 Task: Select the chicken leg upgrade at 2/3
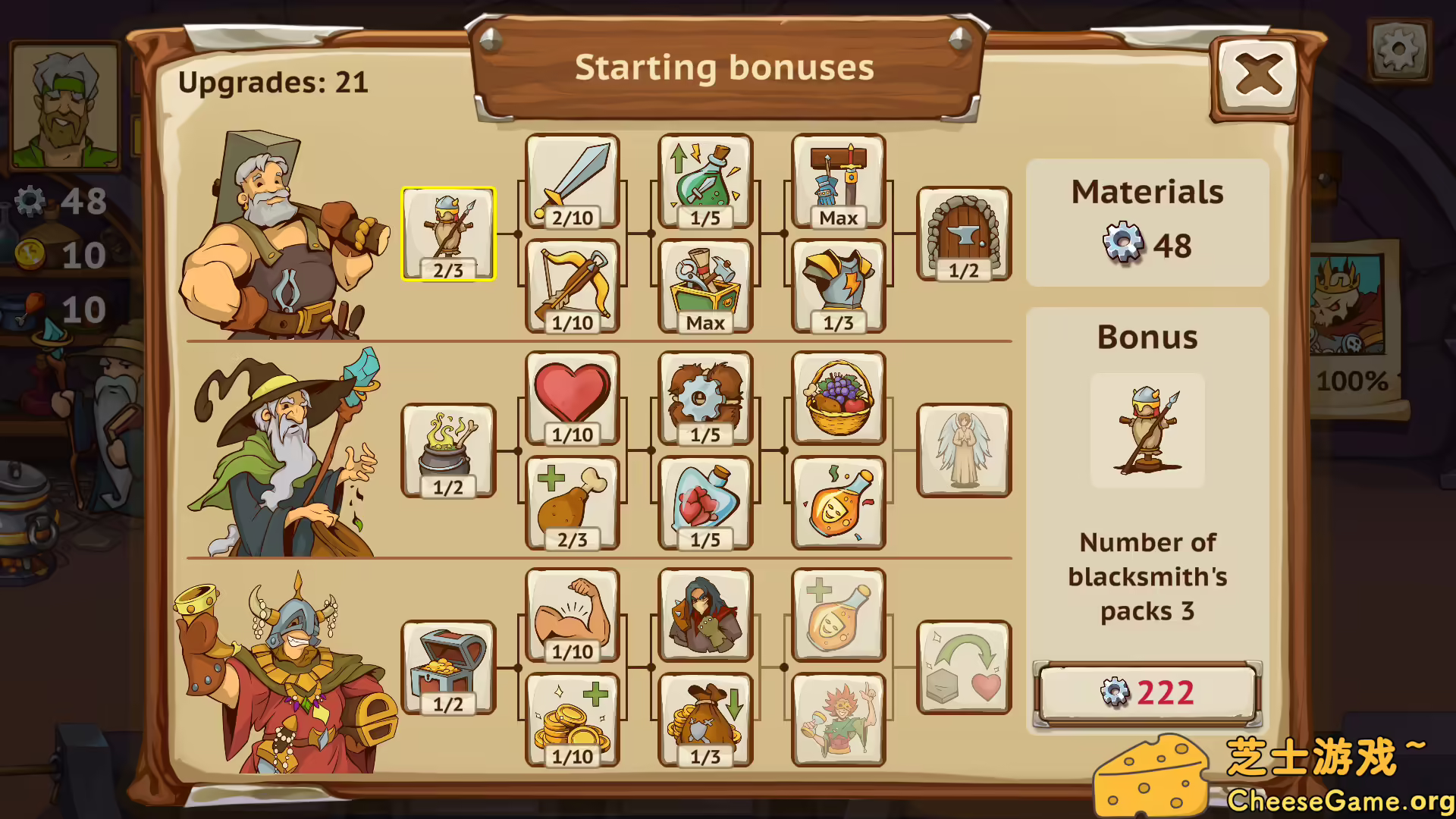pyautogui.click(x=573, y=504)
